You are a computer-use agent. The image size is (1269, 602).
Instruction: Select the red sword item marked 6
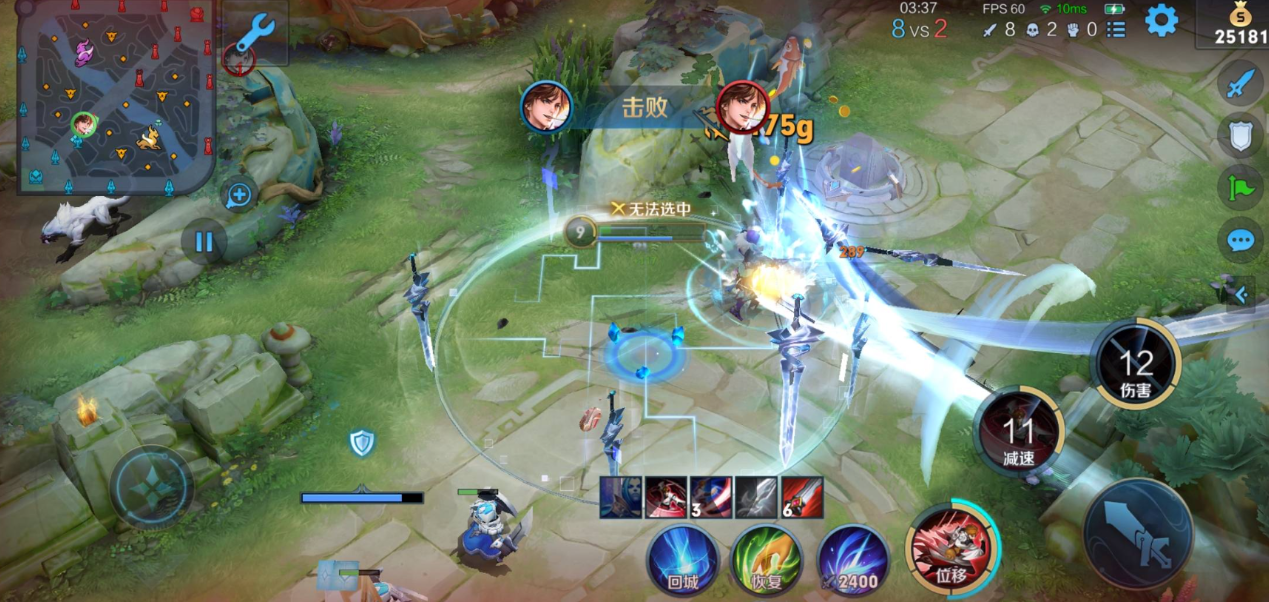click(x=802, y=498)
